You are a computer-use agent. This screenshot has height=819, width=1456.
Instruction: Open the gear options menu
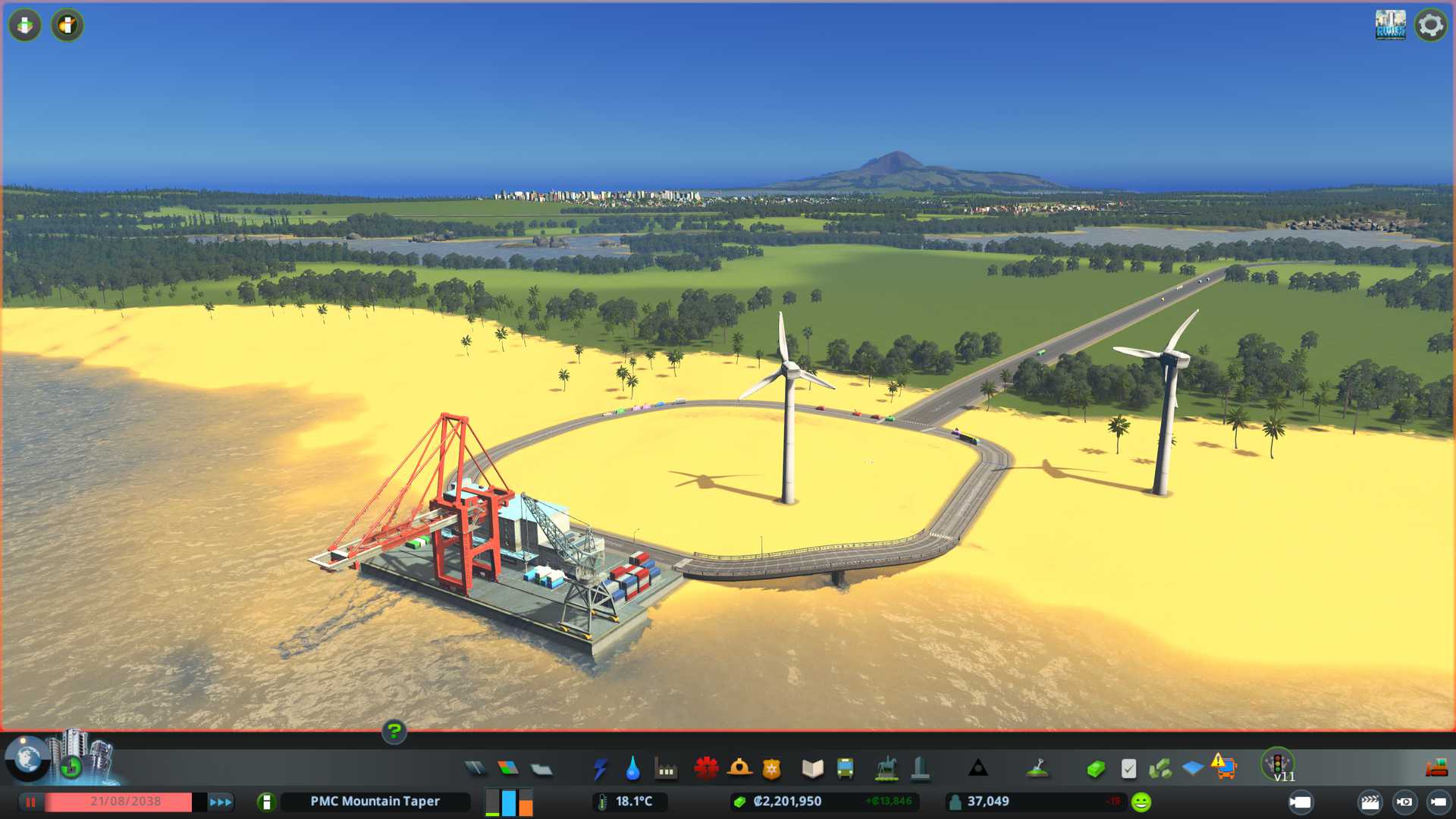1430,25
